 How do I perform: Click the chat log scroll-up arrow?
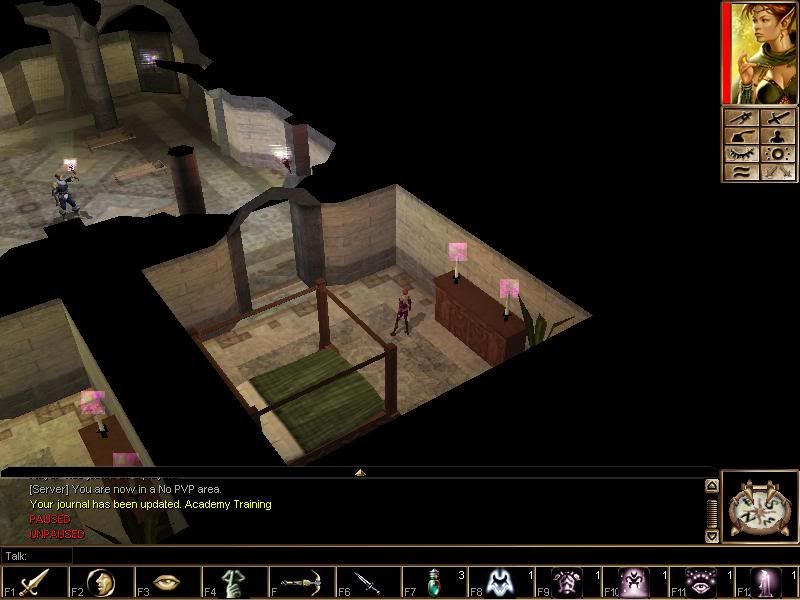(711, 486)
